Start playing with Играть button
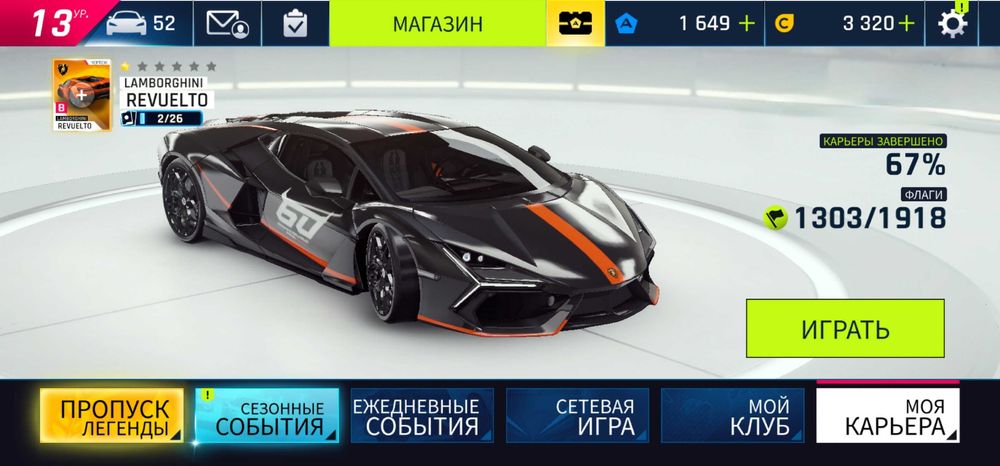Viewport: 1000px width, 466px height. [x=845, y=329]
